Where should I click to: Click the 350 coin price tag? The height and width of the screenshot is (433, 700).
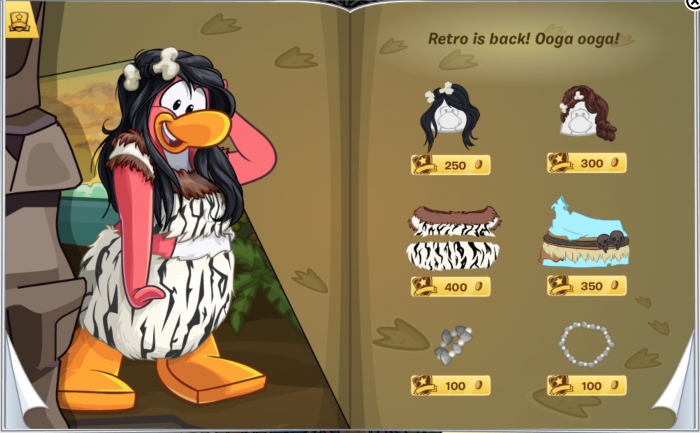[x=586, y=286]
